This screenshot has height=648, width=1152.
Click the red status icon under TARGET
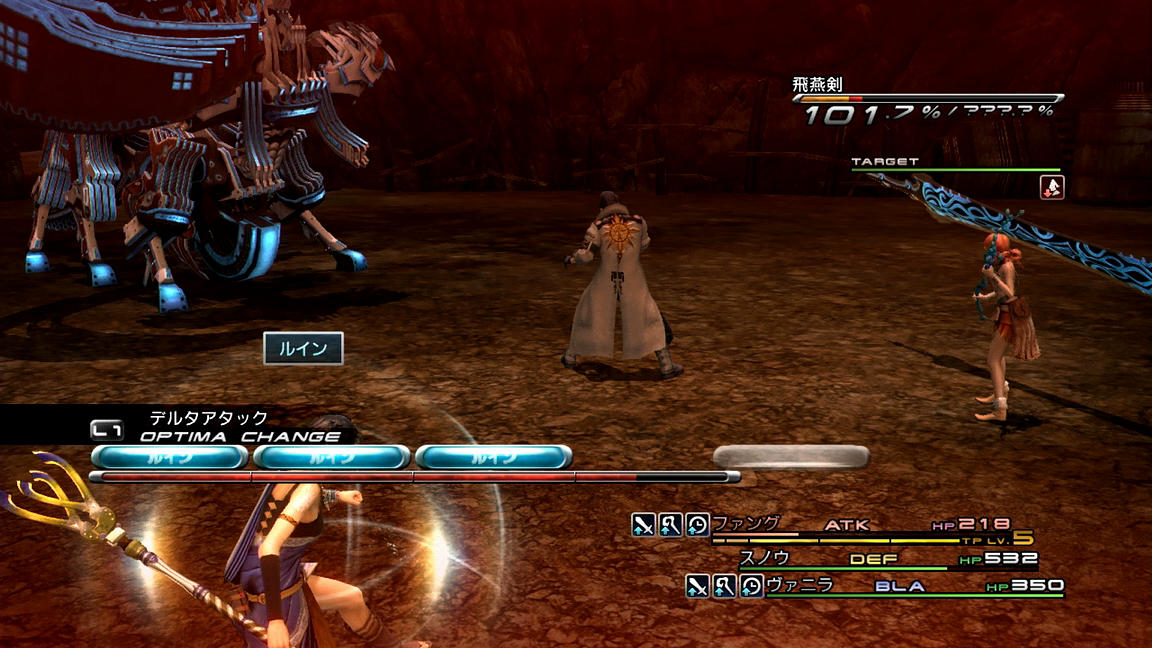(x=1052, y=187)
